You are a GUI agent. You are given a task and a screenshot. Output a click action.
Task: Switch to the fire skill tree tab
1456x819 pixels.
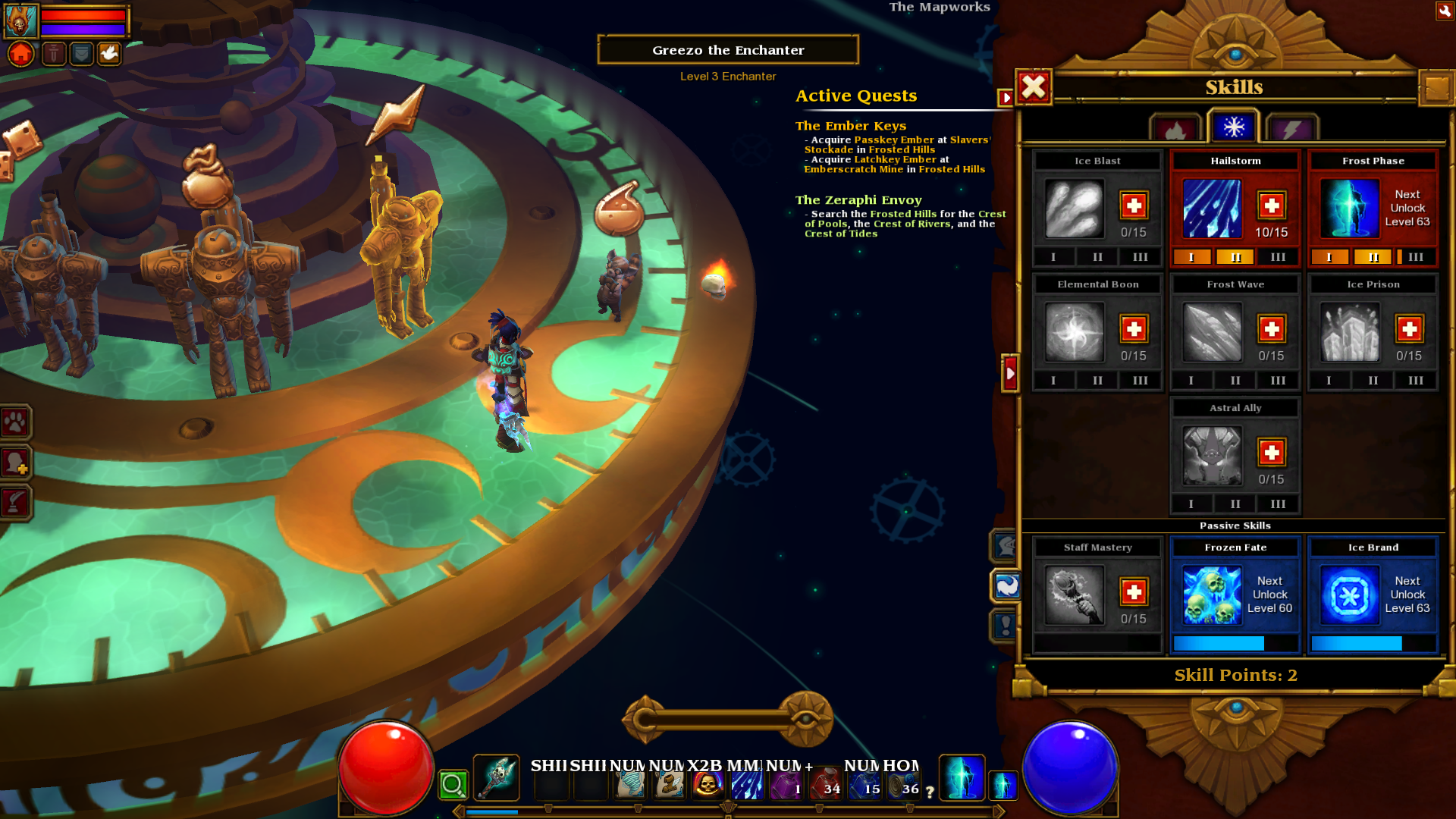click(x=1175, y=130)
